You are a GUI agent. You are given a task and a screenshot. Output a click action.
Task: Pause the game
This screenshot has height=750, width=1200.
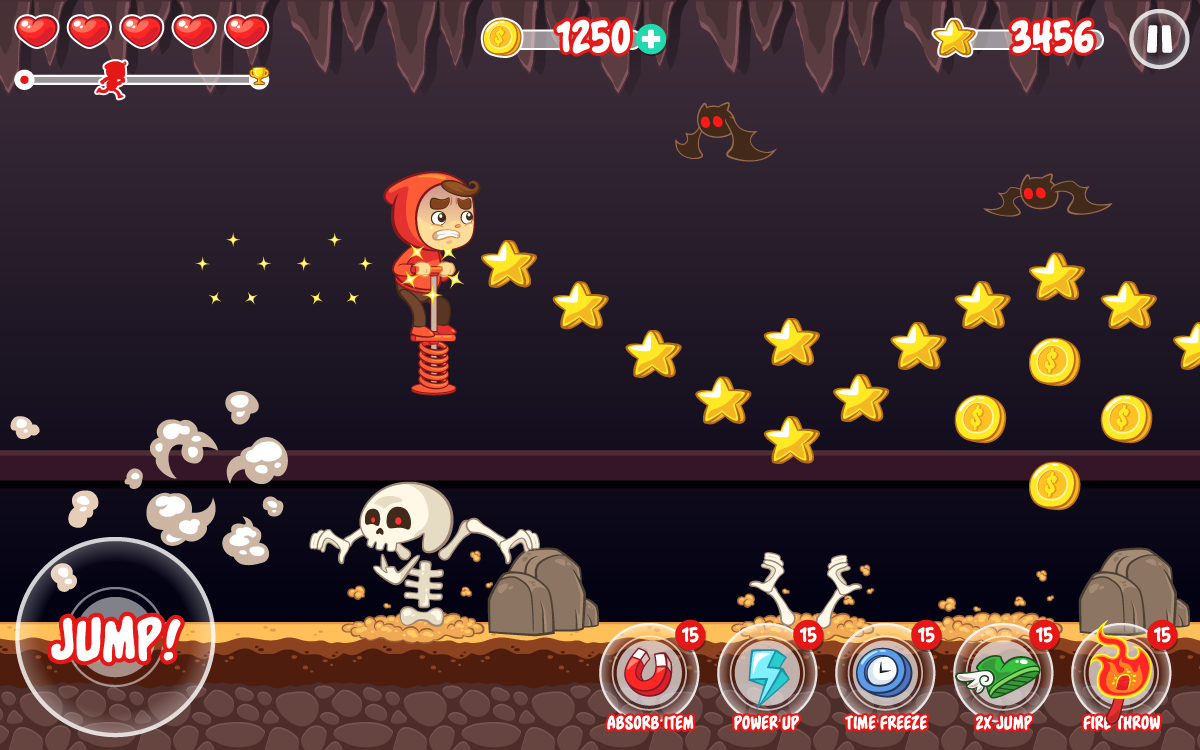(1159, 39)
